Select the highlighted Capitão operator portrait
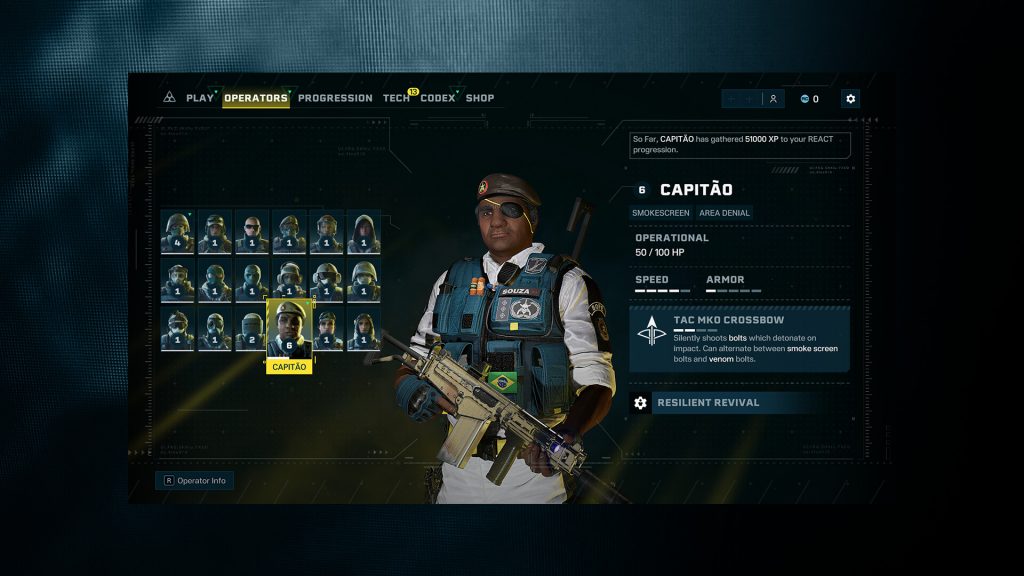 [x=289, y=328]
